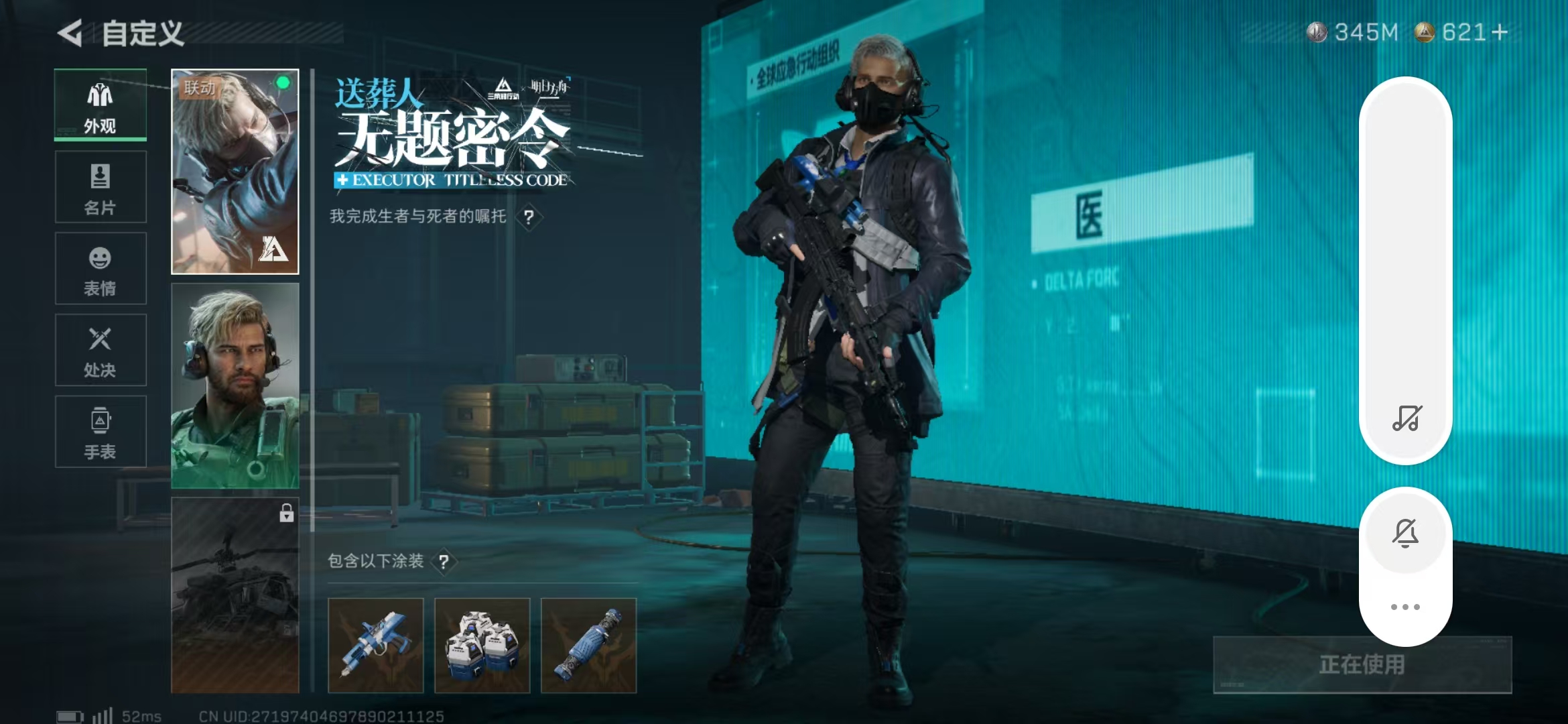Select the 联动 masked operator skin thumbnail

pyautogui.click(x=235, y=172)
